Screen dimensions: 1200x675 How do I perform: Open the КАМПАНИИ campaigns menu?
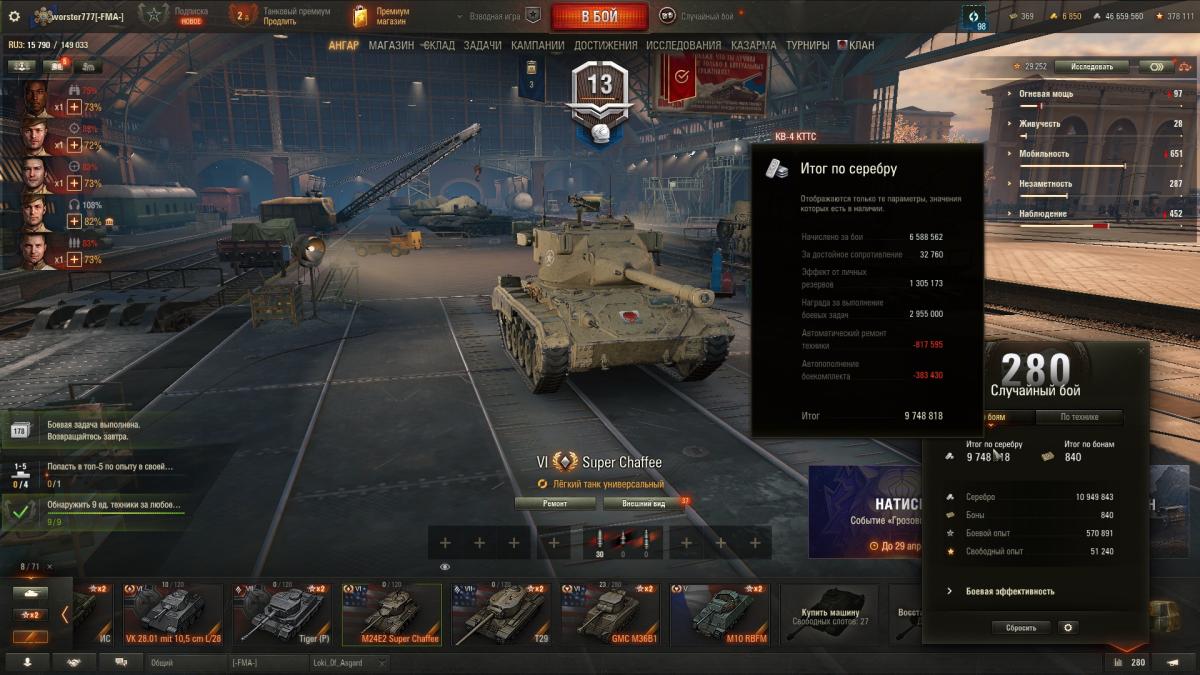pyautogui.click(x=537, y=46)
